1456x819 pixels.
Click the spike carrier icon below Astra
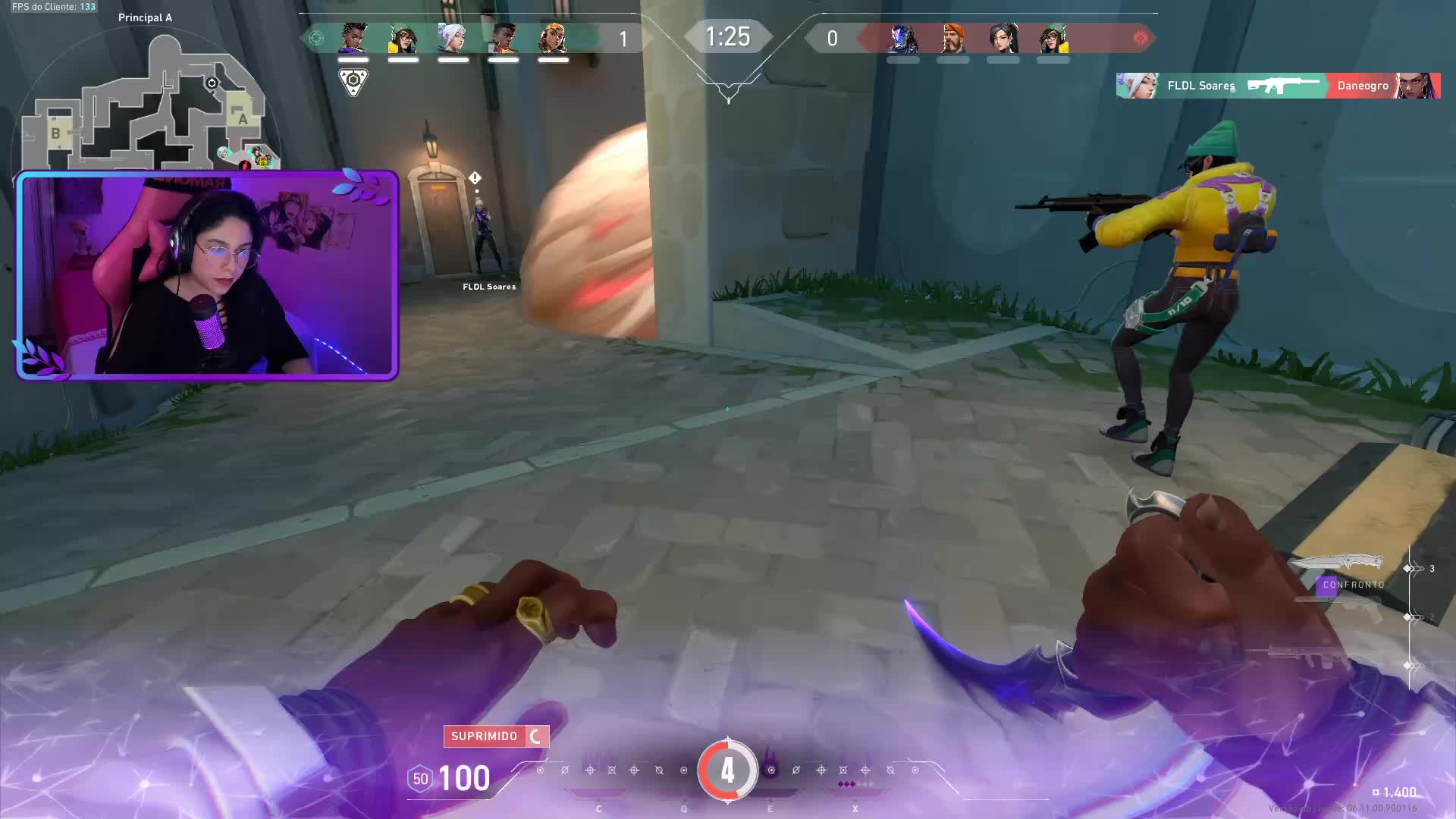[353, 81]
